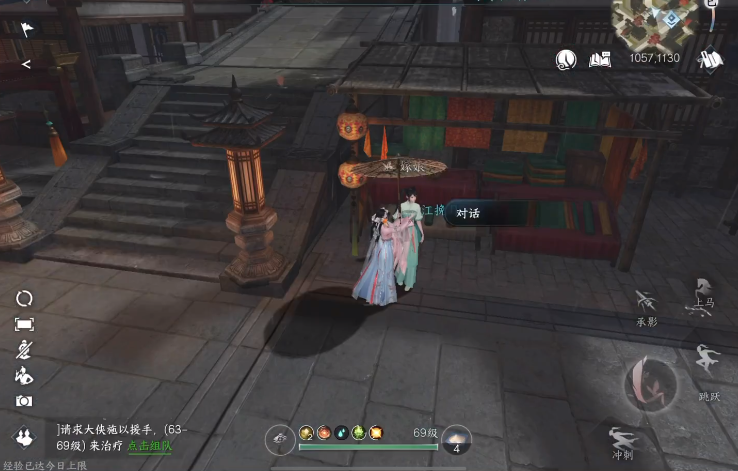Click the white flag icon

click(x=26, y=29)
